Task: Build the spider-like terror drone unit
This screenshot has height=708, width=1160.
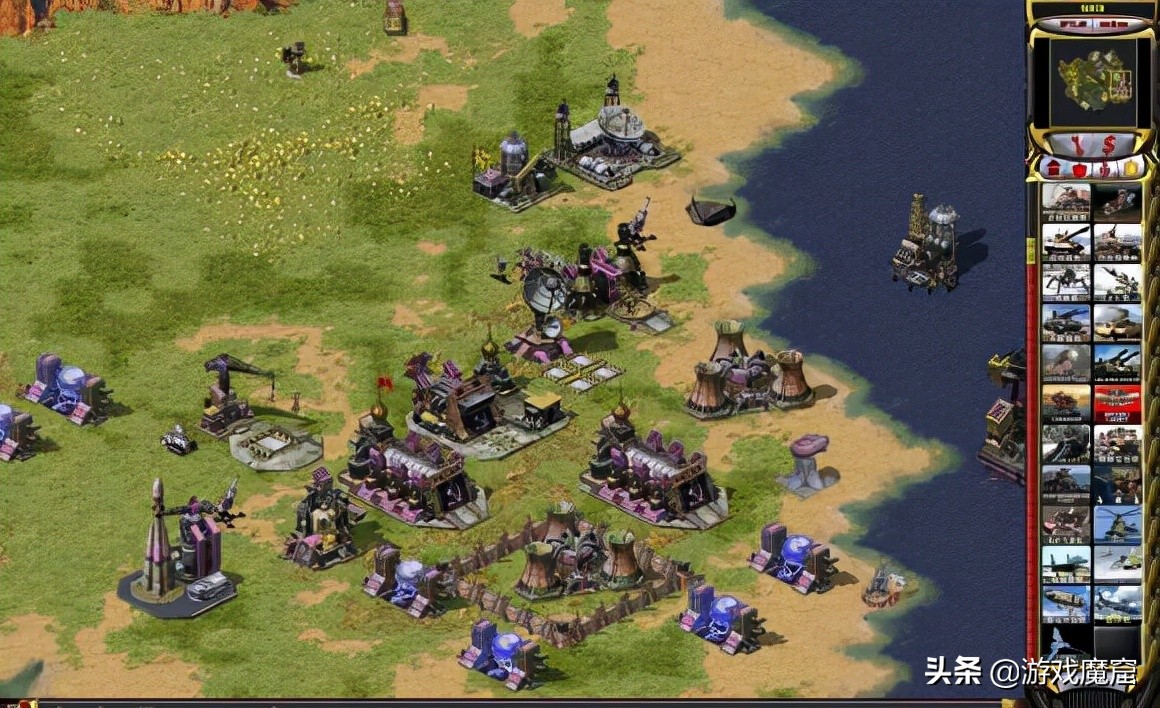Action: pos(1066,282)
